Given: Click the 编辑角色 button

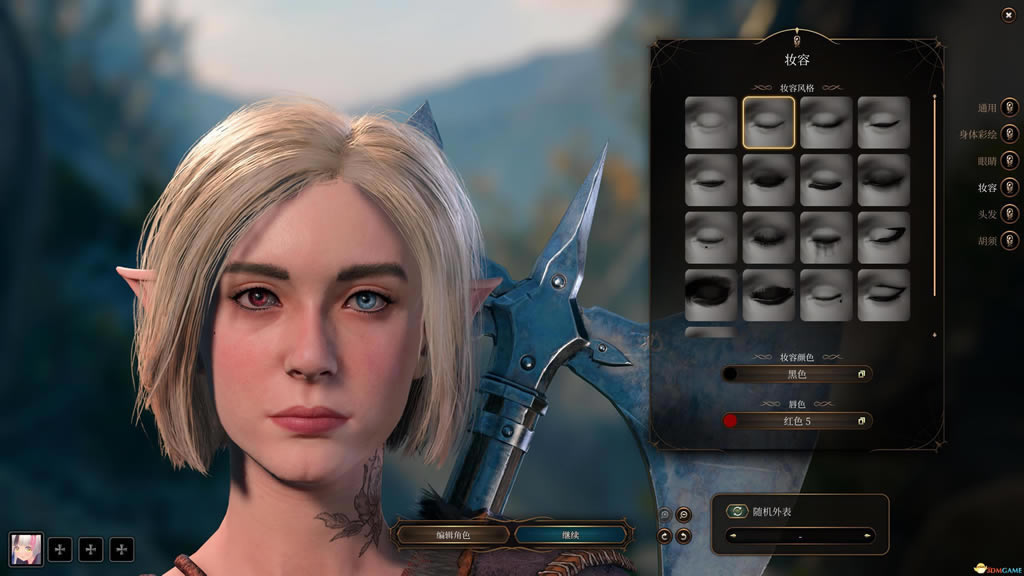Looking at the screenshot, I should (x=452, y=535).
